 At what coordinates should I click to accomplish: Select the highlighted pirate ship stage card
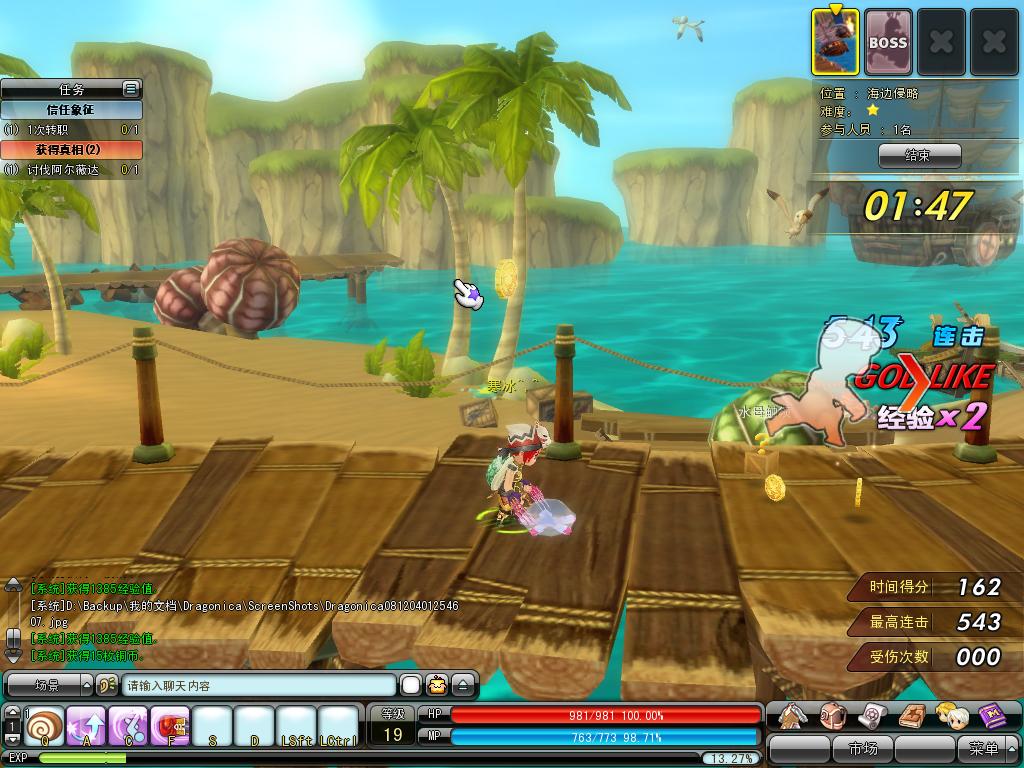coord(836,43)
